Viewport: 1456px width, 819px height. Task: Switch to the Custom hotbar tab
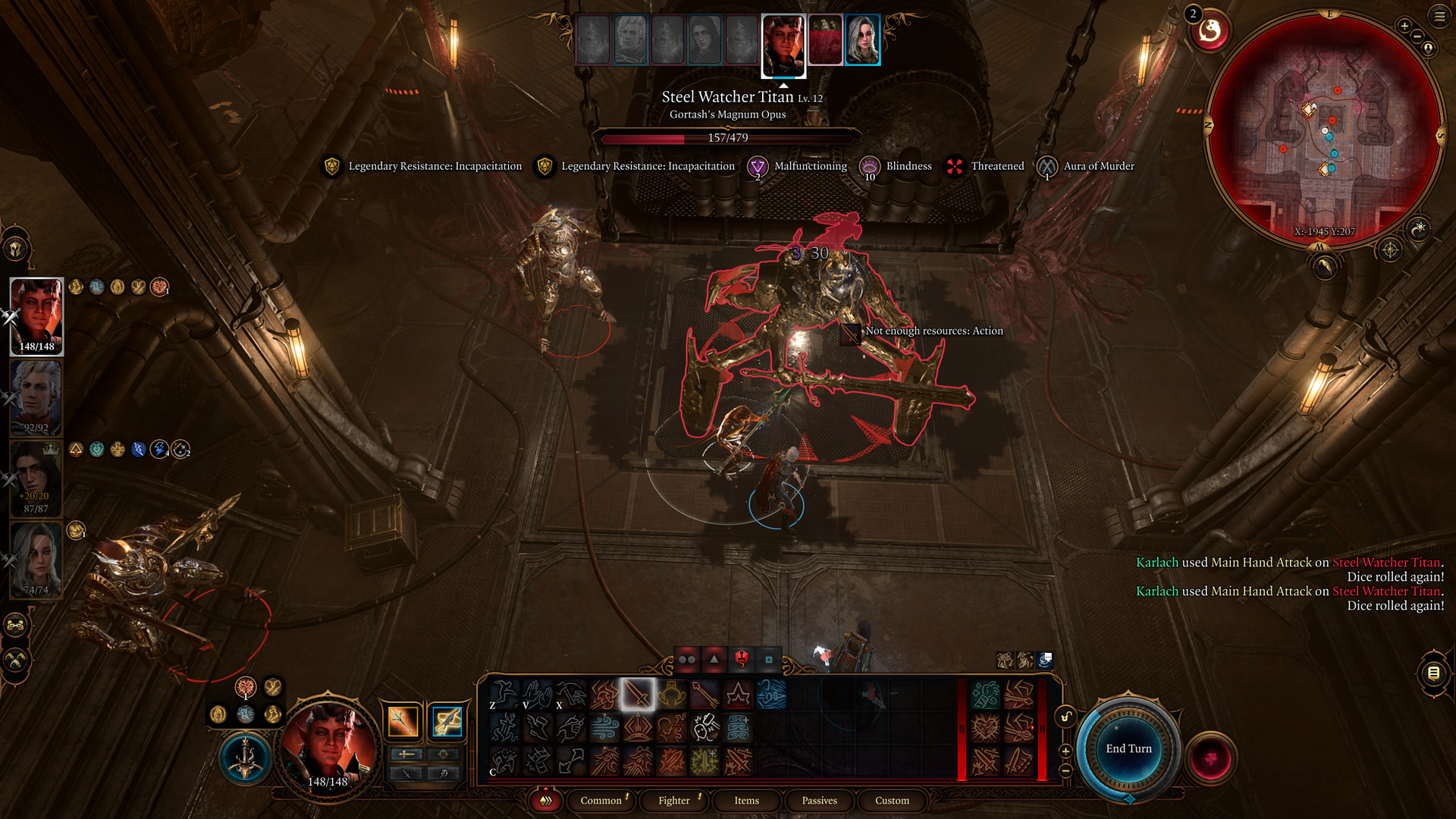coord(892,800)
